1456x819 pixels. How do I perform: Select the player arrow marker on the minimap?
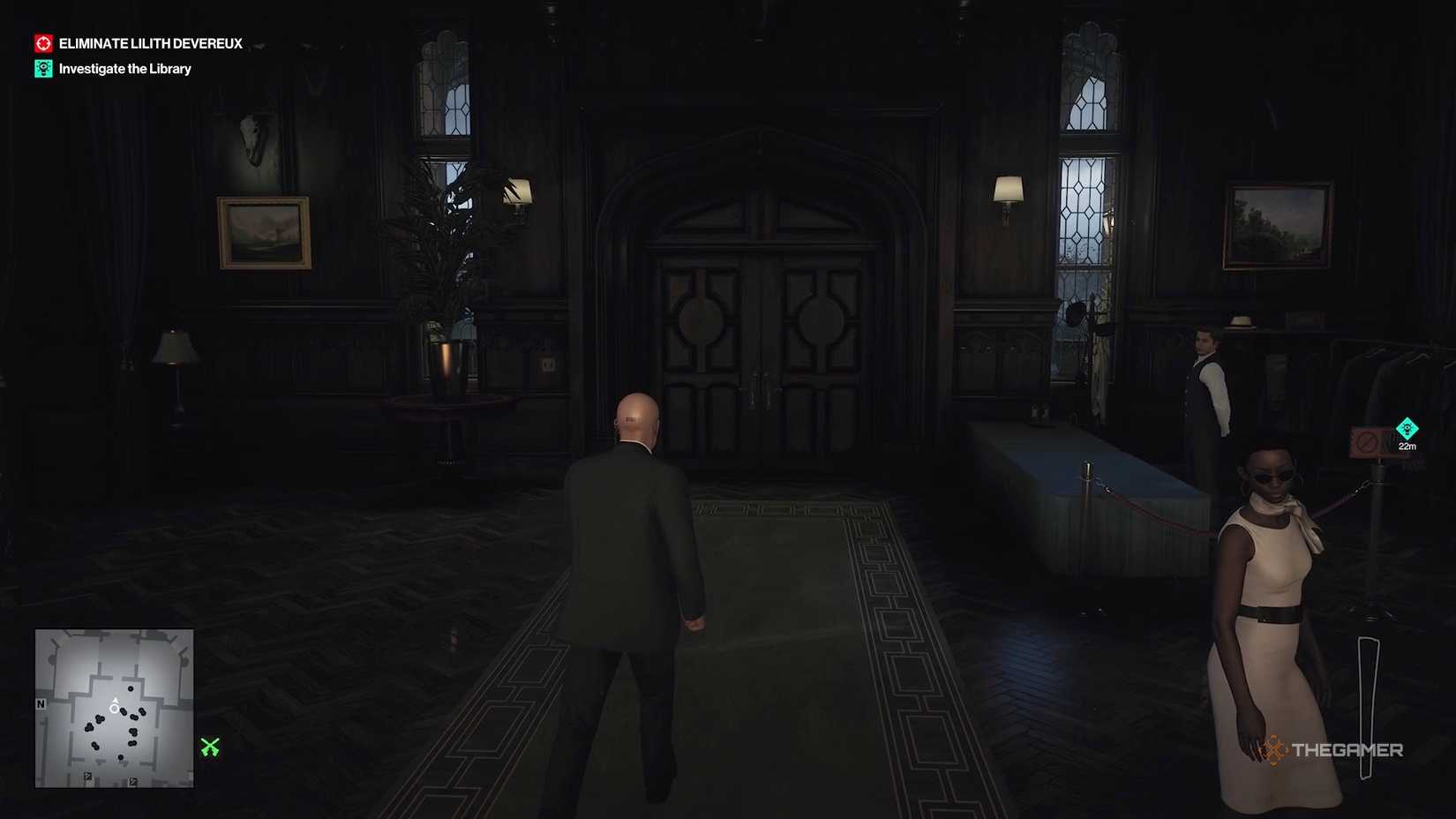(115, 705)
